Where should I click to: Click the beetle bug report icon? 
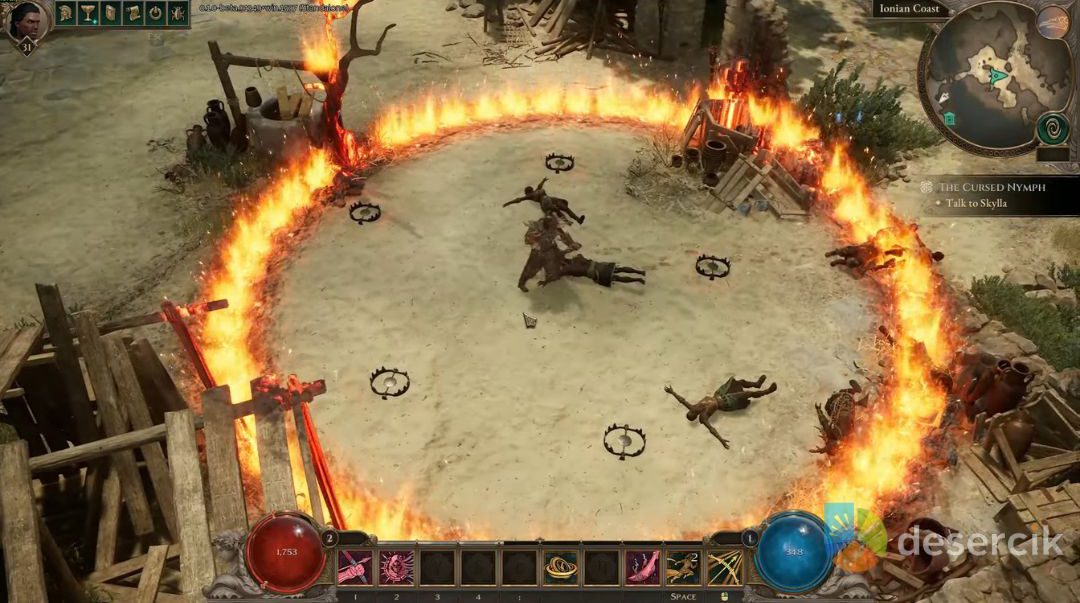point(178,13)
